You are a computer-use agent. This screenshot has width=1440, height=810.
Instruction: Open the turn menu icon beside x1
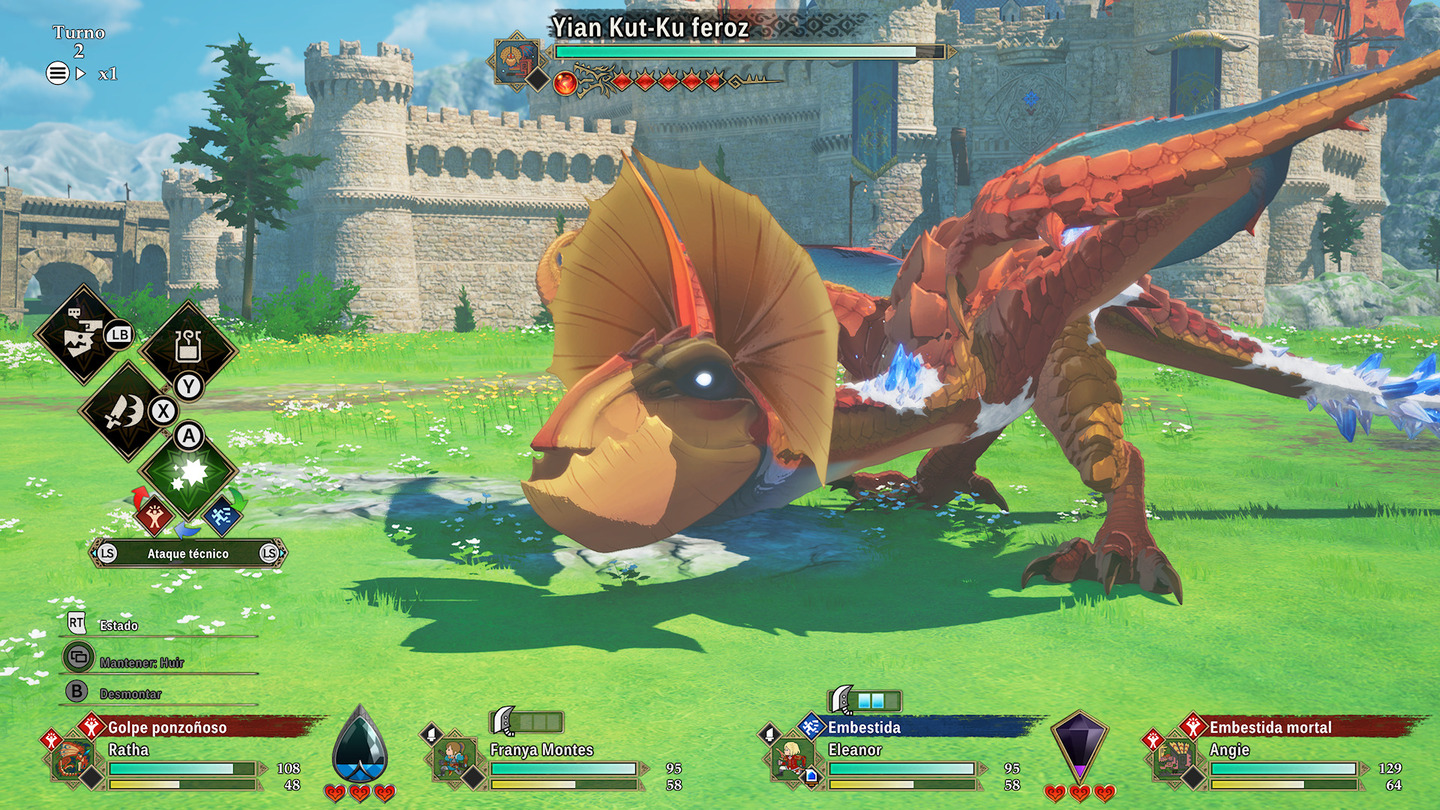[x=58, y=73]
